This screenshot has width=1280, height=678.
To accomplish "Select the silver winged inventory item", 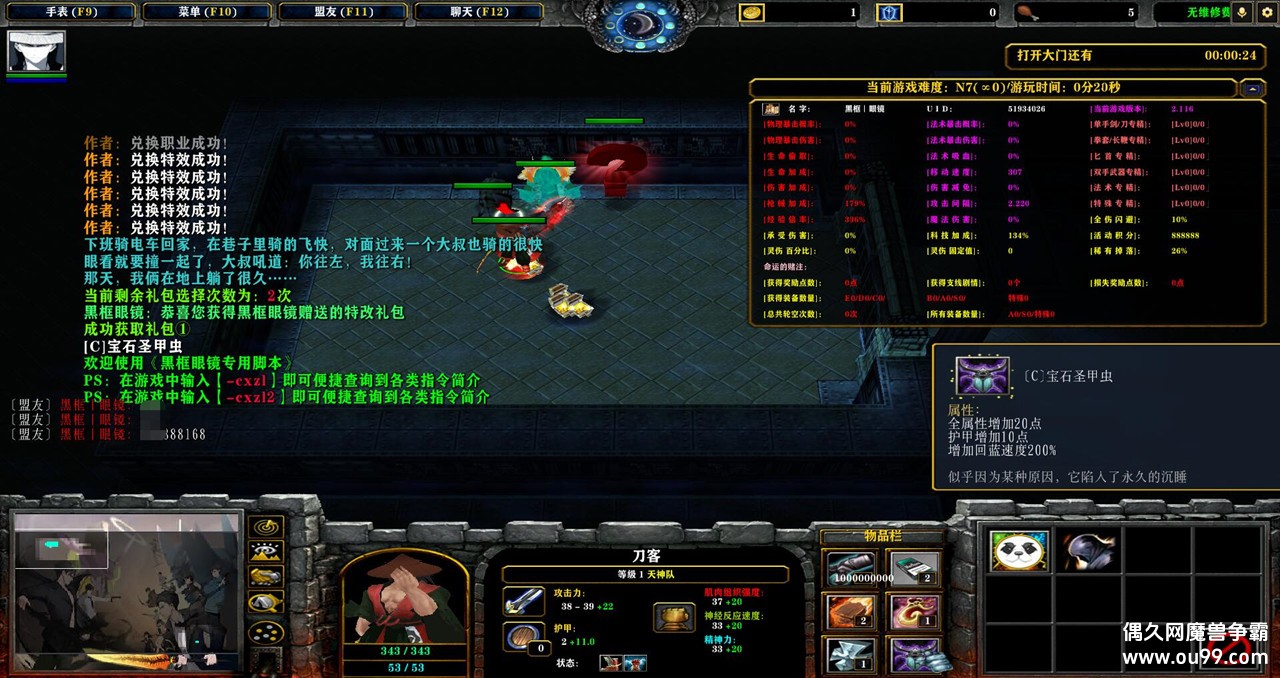I will [851, 655].
